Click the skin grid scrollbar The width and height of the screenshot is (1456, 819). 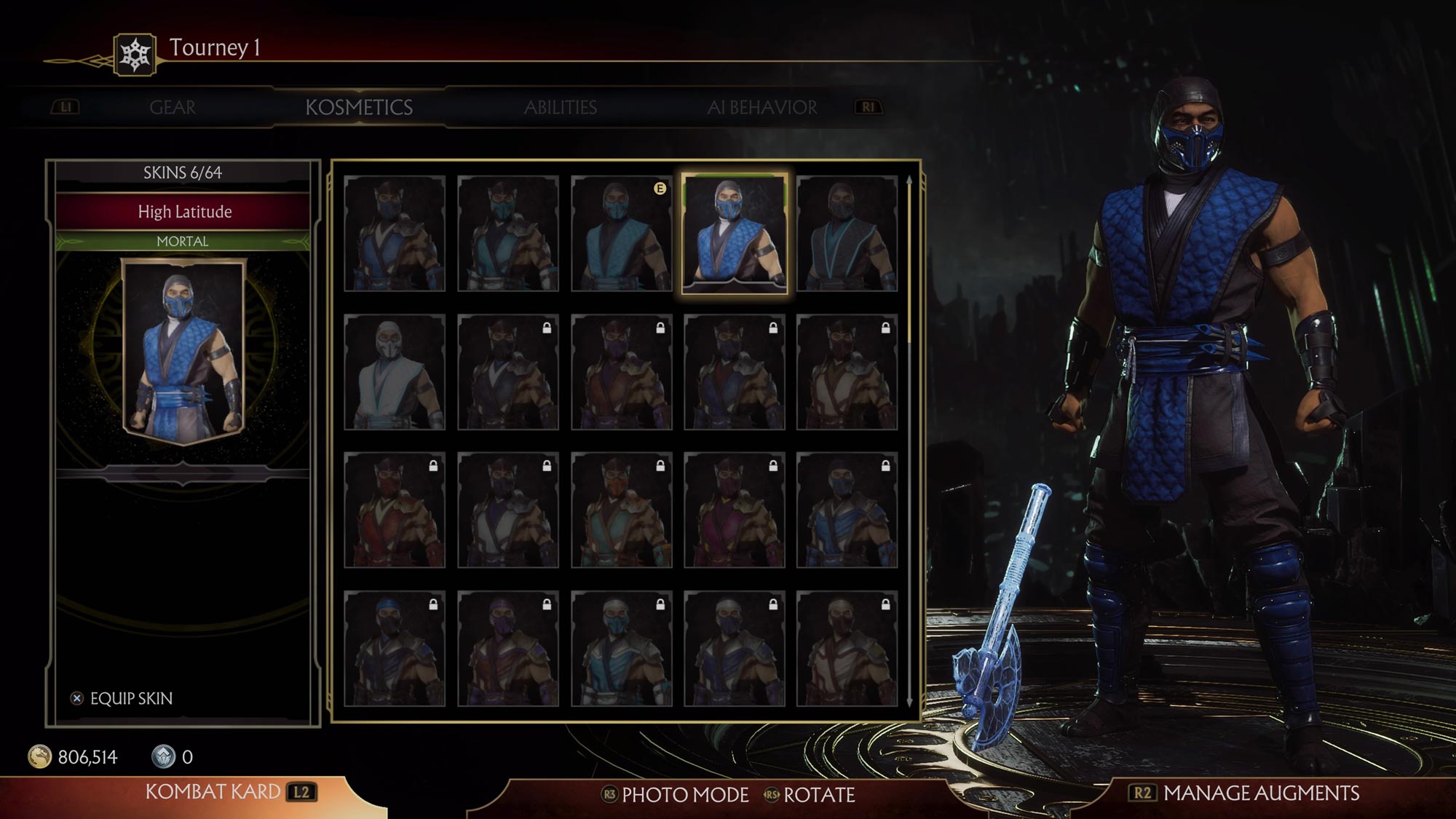click(909, 262)
